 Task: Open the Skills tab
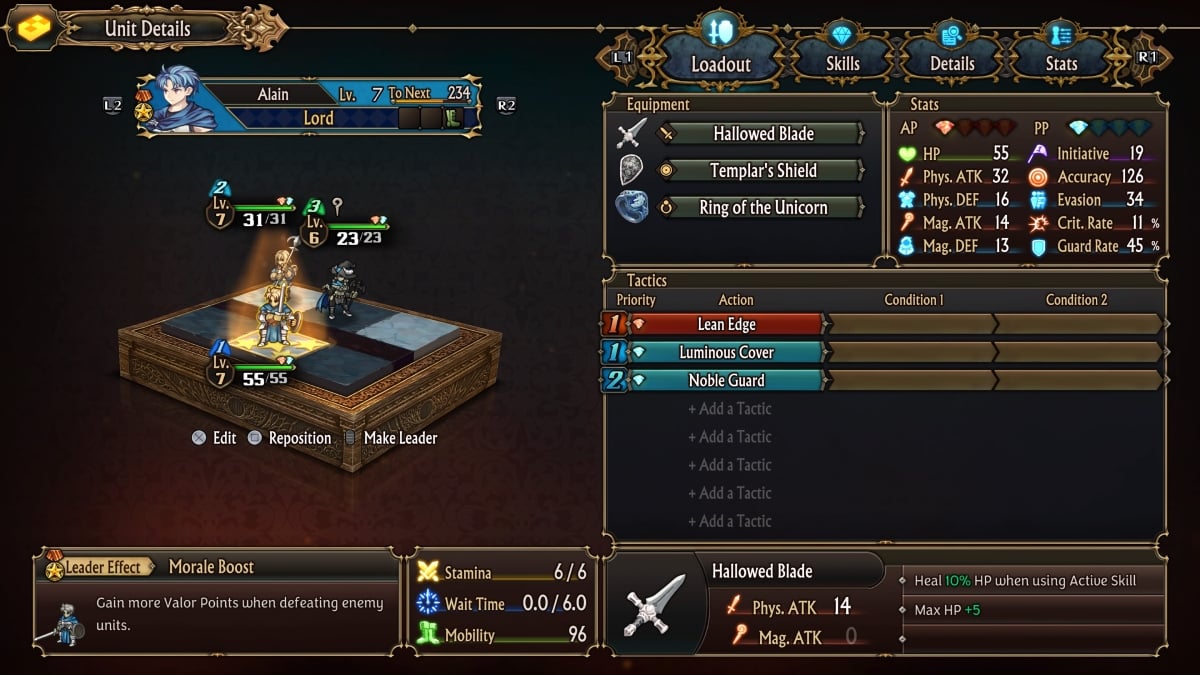[x=842, y=63]
